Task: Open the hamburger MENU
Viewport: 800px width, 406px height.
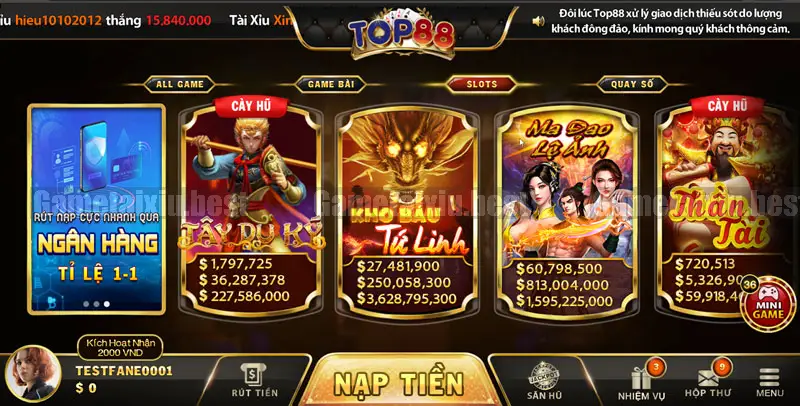Action: (x=769, y=381)
